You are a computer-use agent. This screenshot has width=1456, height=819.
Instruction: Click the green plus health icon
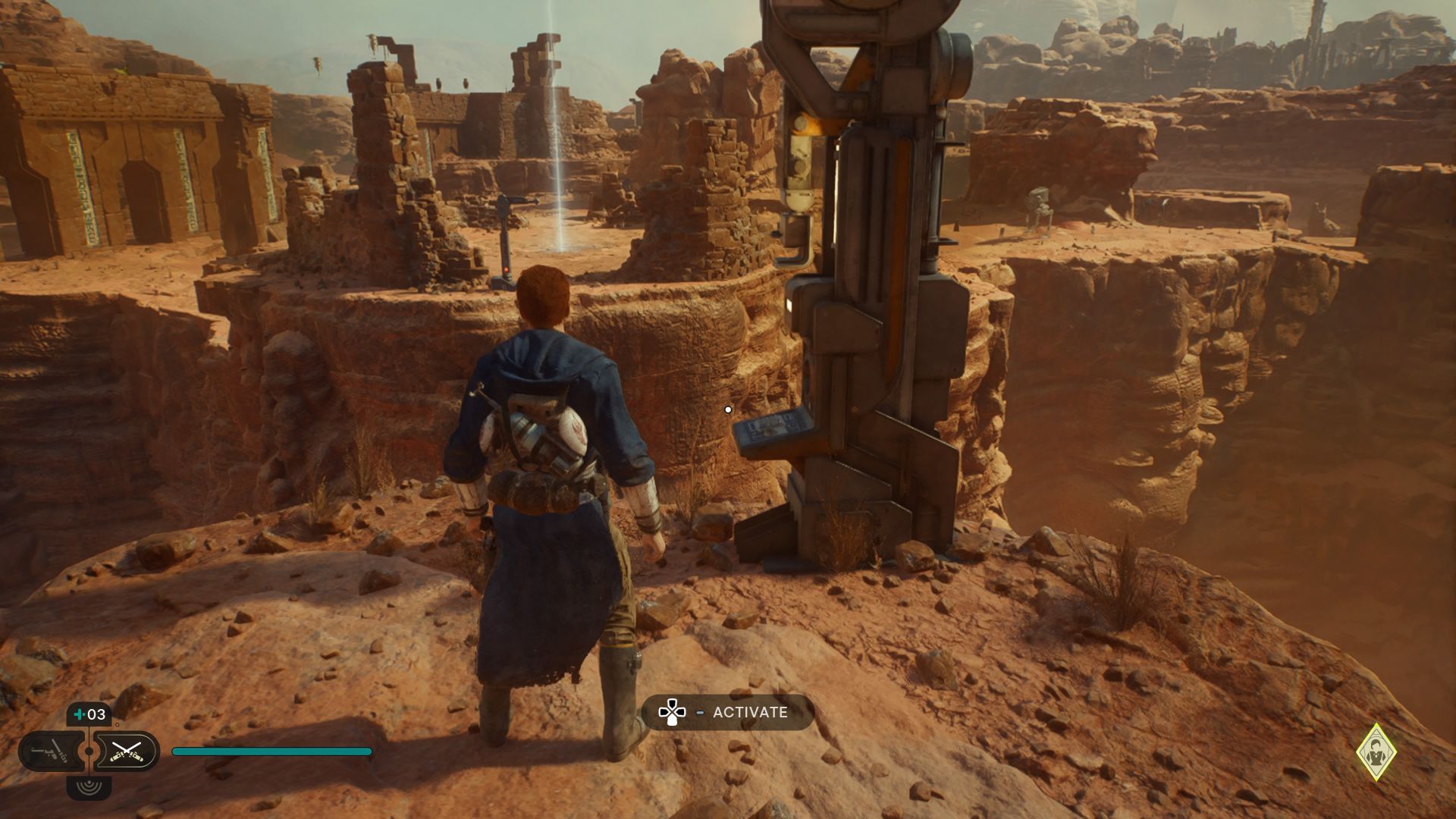click(79, 714)
